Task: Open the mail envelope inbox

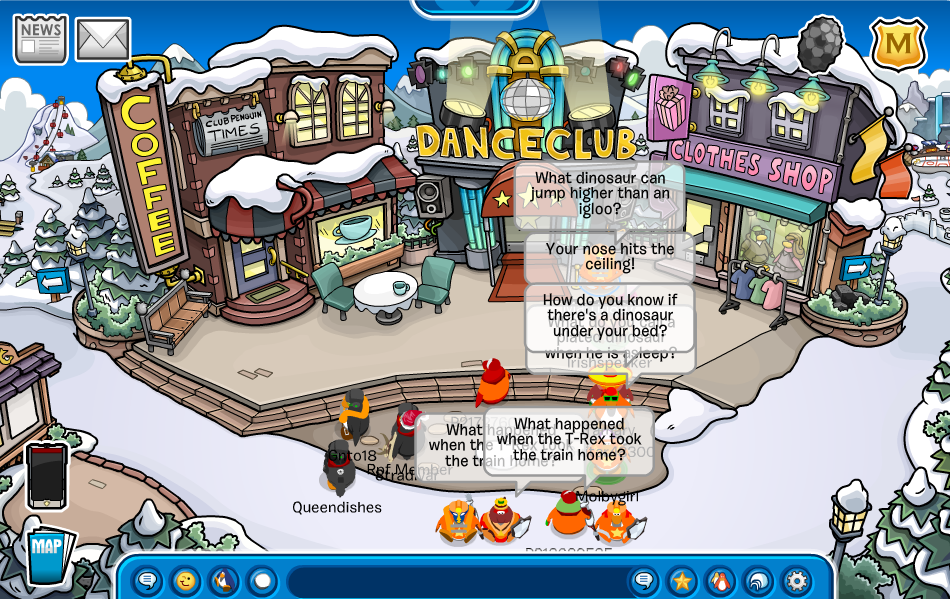Action: click(103, 39)
